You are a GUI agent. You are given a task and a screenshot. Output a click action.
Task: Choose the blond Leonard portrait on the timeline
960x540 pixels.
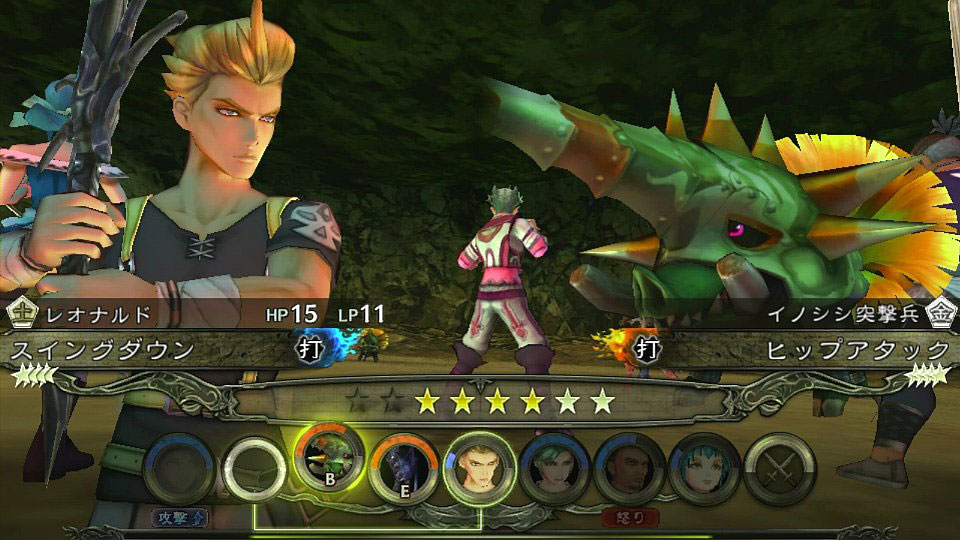(x=480, y=467)
